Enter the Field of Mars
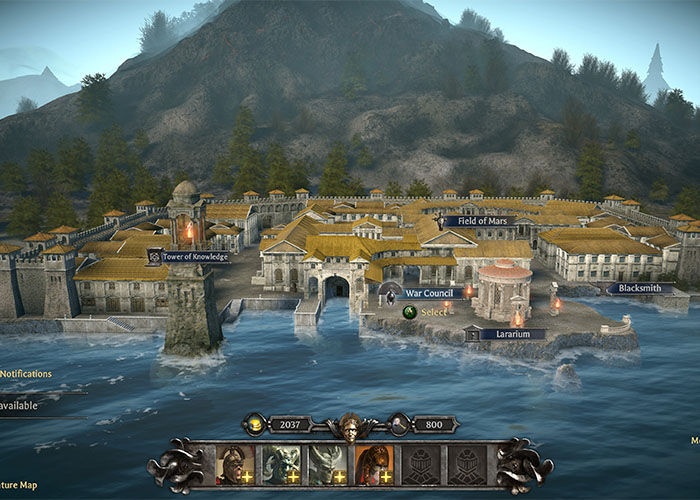The height and width of the screenshot is (500, 700). click(x=479, y=221)
